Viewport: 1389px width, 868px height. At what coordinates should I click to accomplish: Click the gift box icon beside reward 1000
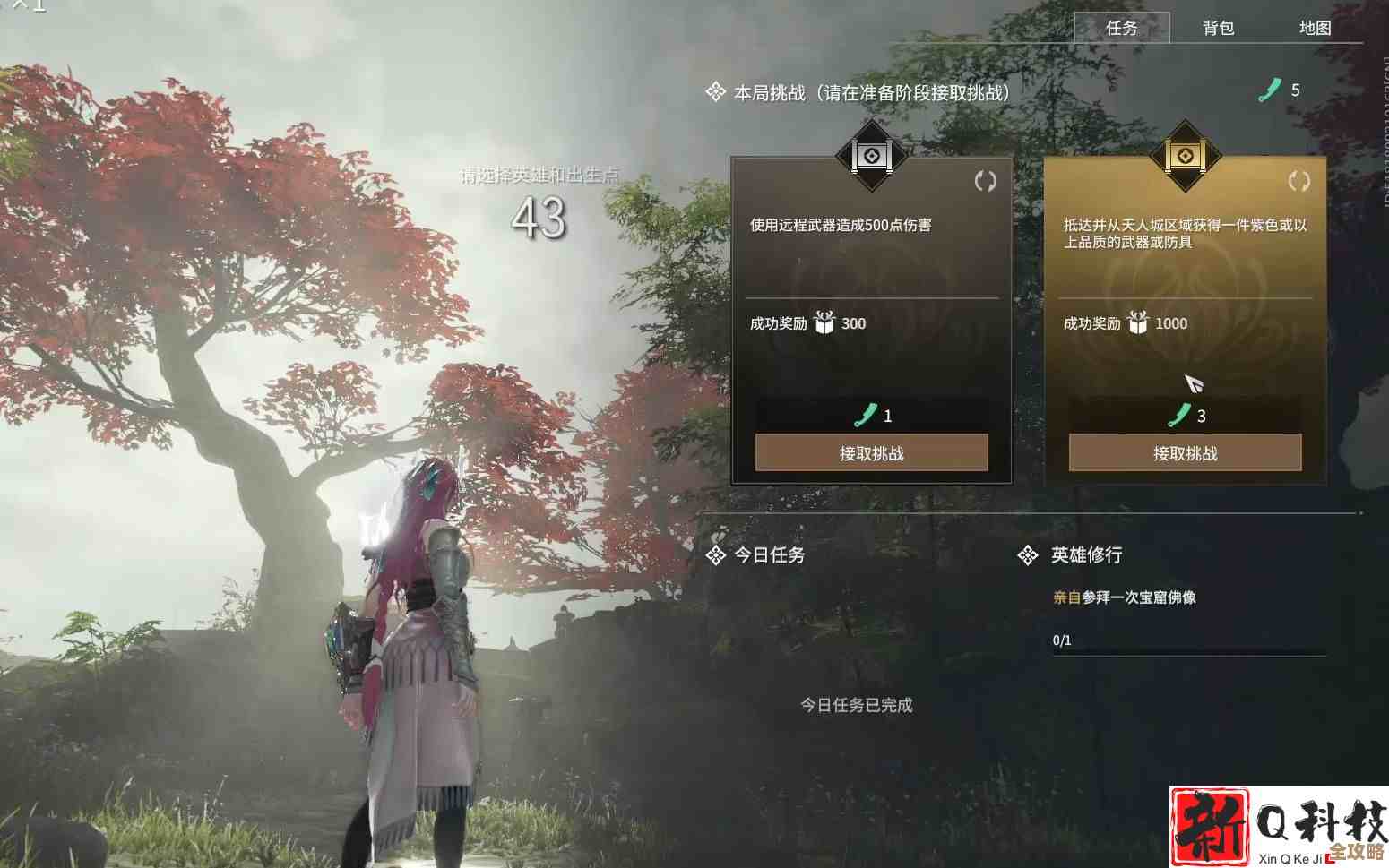pyautogui.click(x=1139, y=324)
